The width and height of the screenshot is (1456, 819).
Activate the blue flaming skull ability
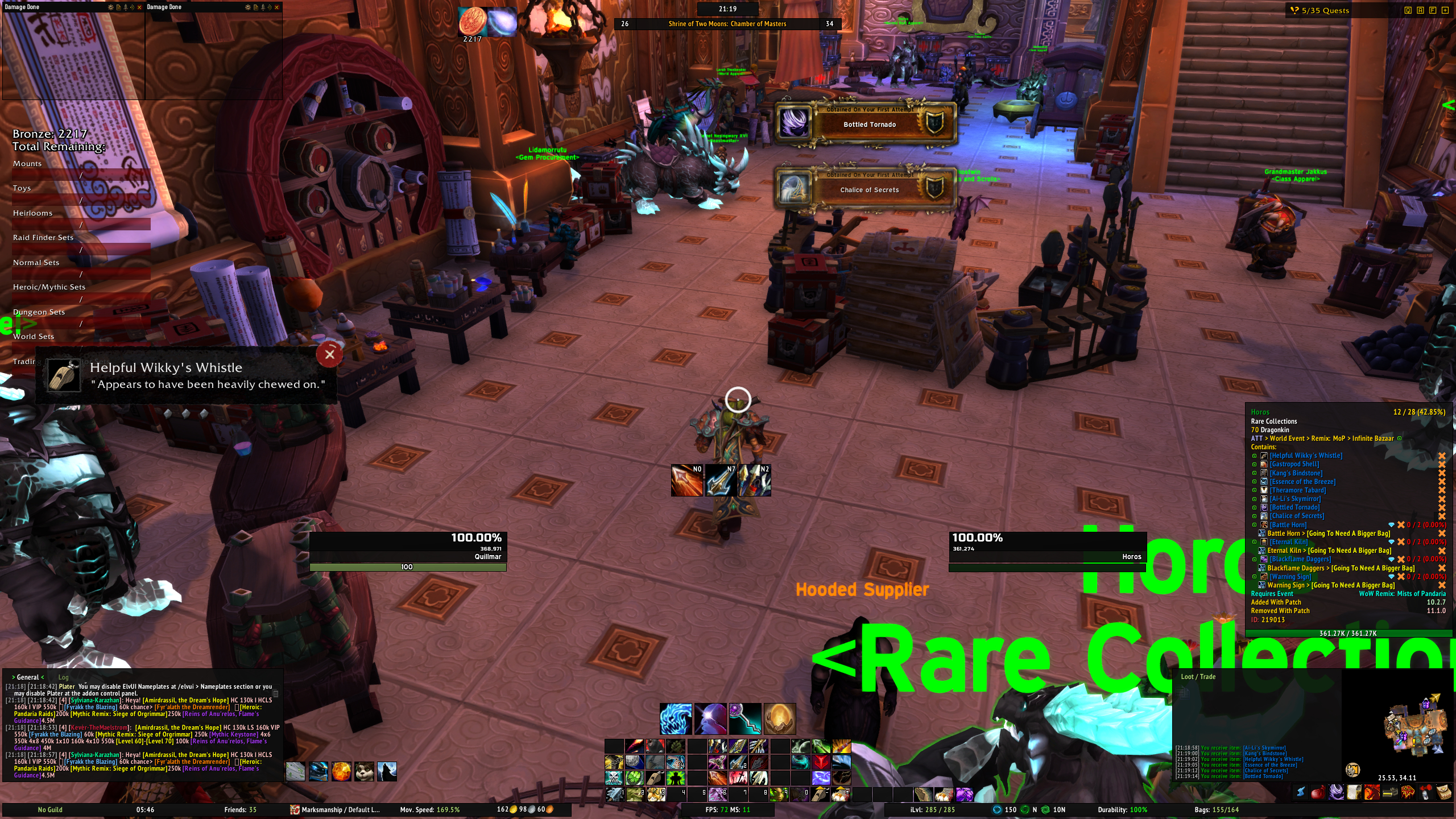tap(676, 719)
